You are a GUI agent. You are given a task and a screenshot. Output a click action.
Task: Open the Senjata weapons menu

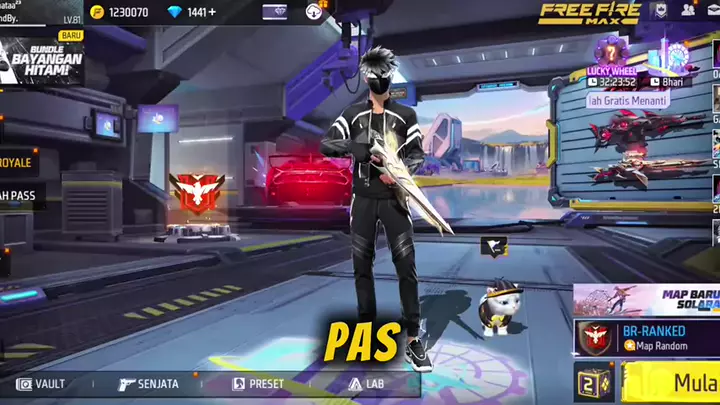tap(148, 384)
